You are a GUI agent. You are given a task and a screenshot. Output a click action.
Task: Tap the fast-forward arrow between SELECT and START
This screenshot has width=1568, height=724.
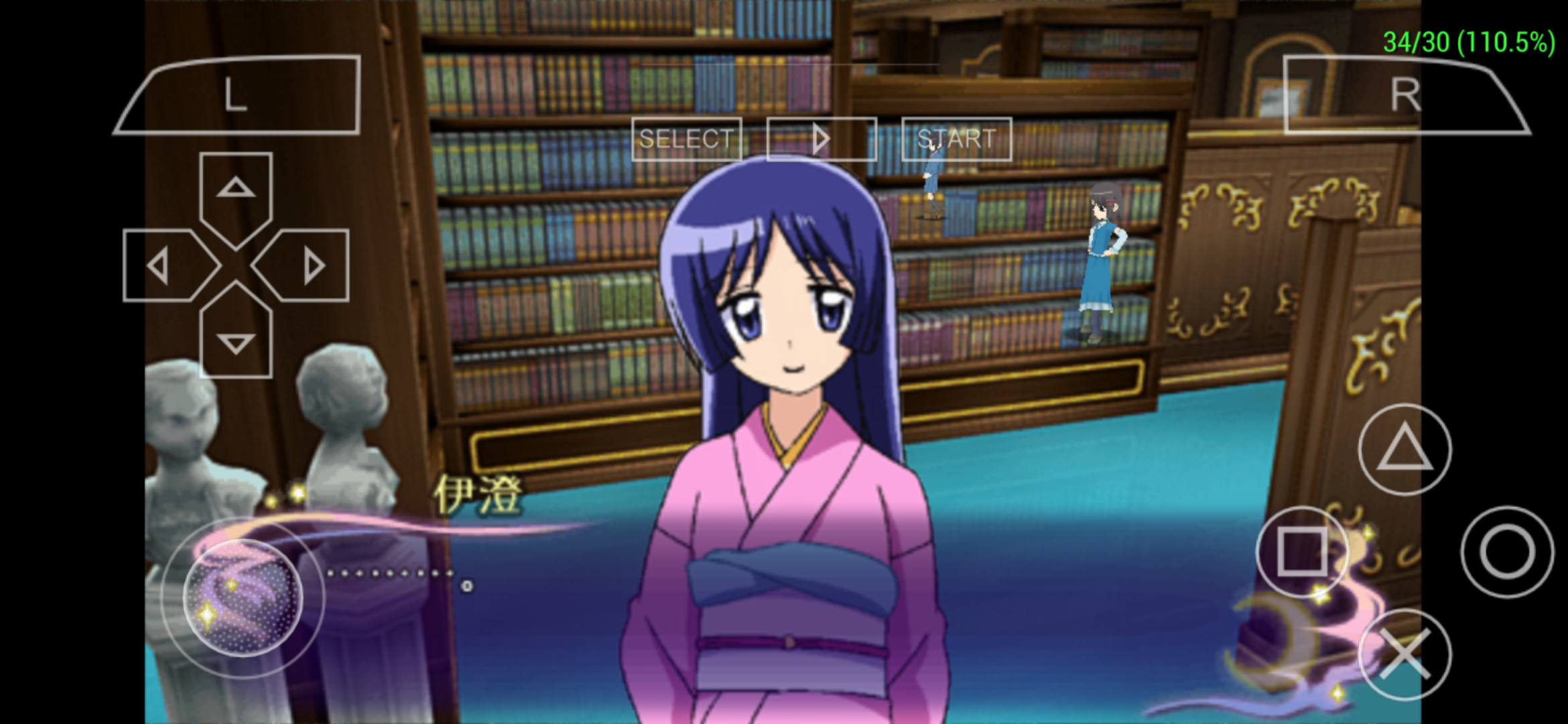coord(820,139)
